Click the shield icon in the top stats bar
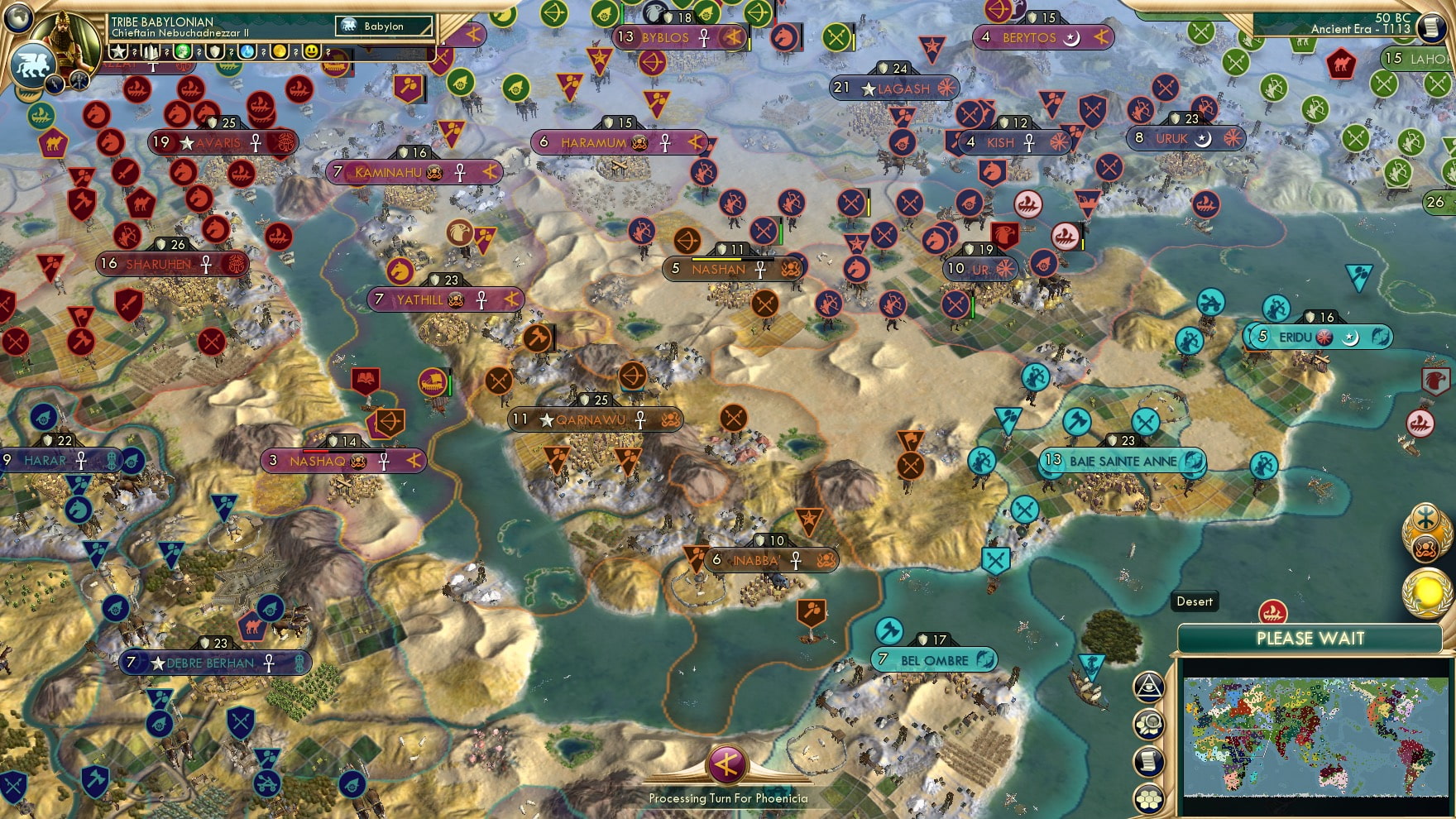 (213, 52)
